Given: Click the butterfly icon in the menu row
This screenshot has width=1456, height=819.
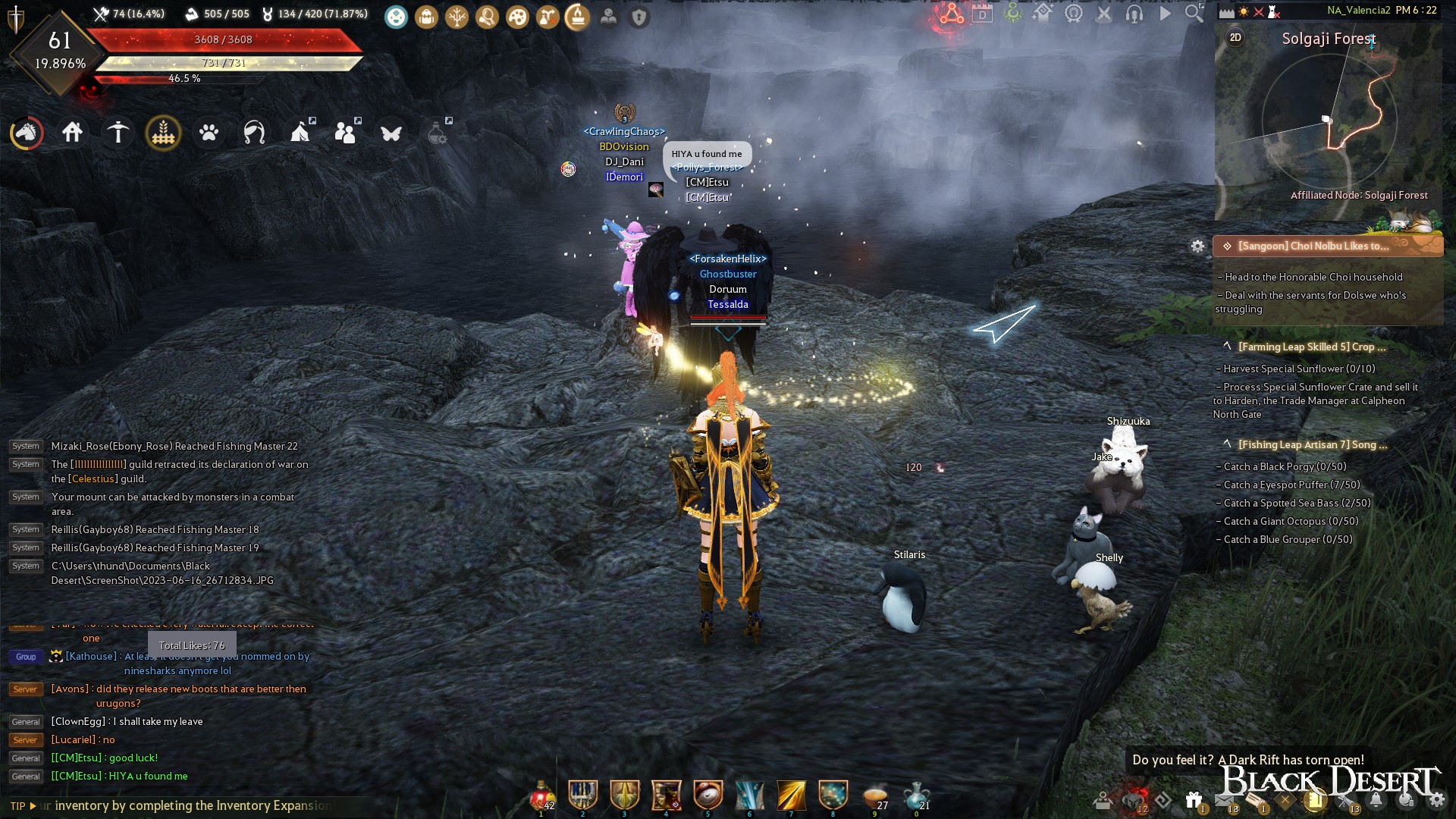Looking at the screenshot, I should pos(391,132).
